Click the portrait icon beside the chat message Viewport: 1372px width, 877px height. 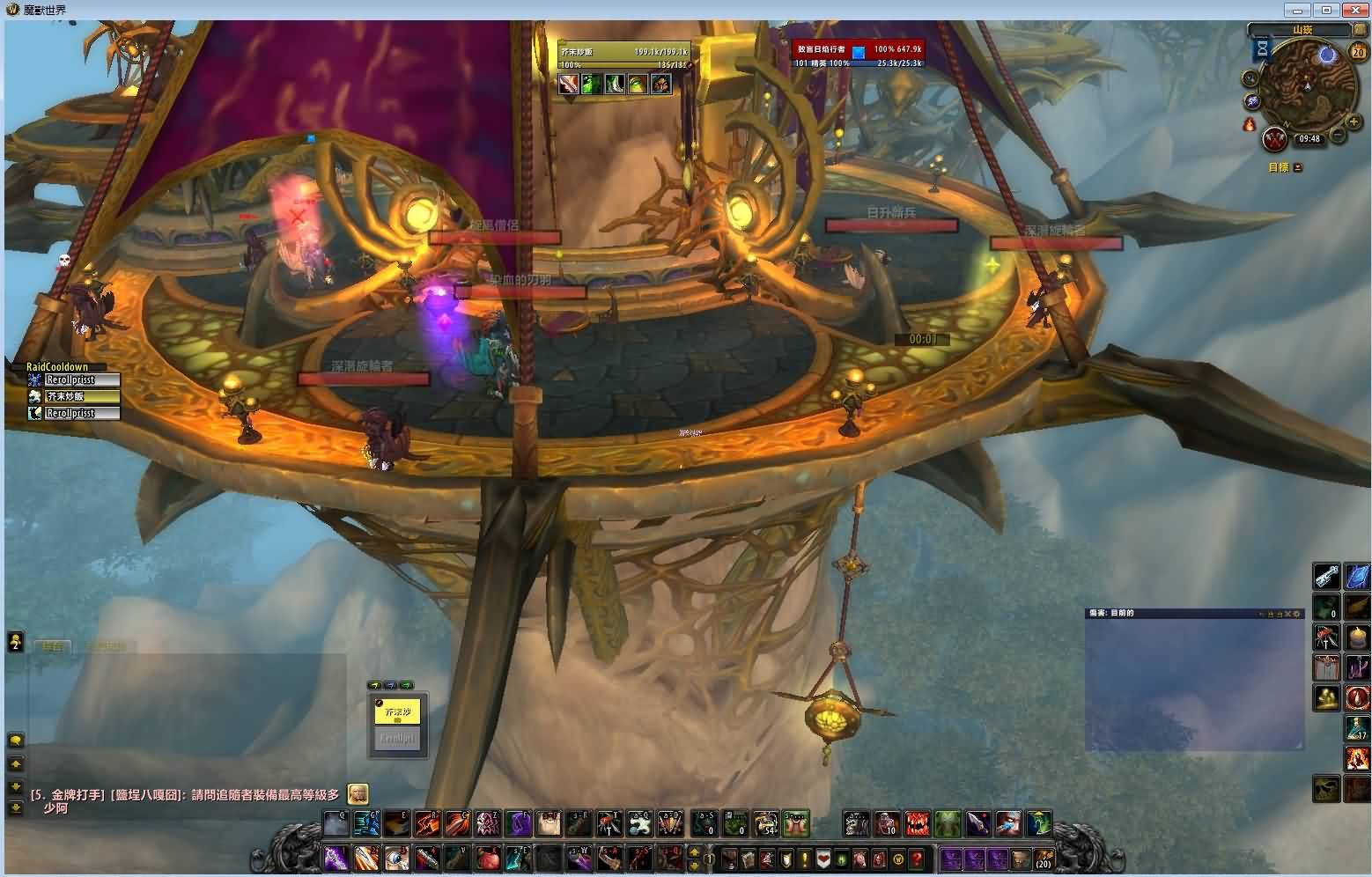click(358, 794)
